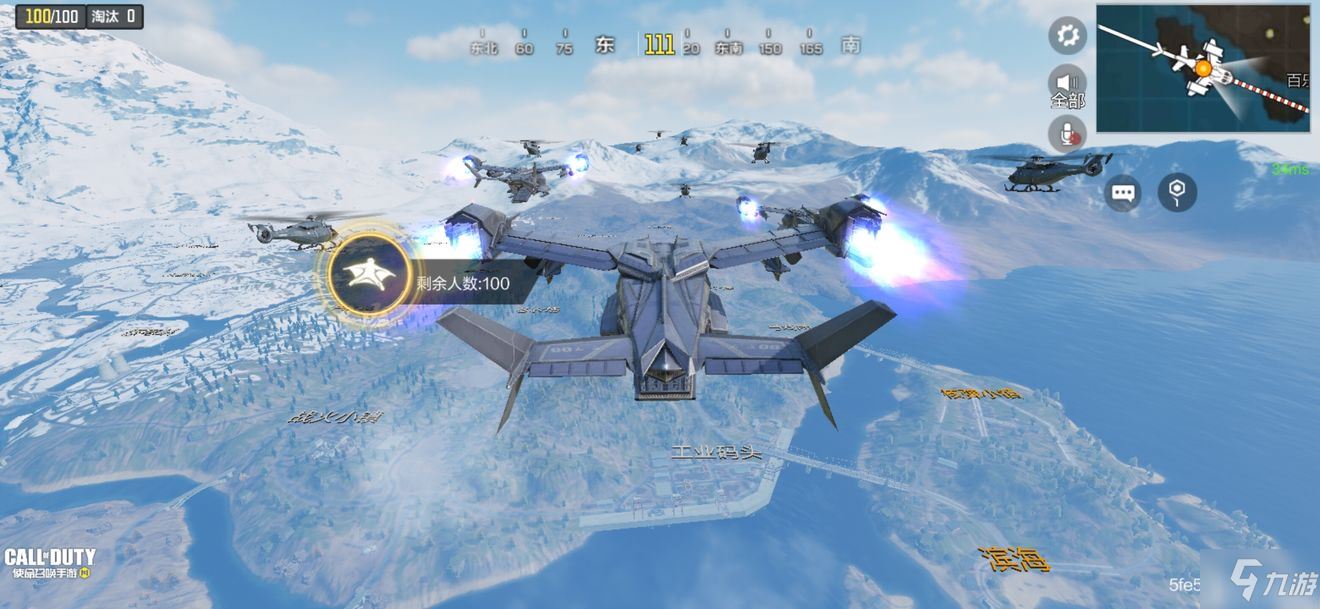1320x609 pixels.
Task: Tap the wingsuit jump button
Action: point(370,274)
